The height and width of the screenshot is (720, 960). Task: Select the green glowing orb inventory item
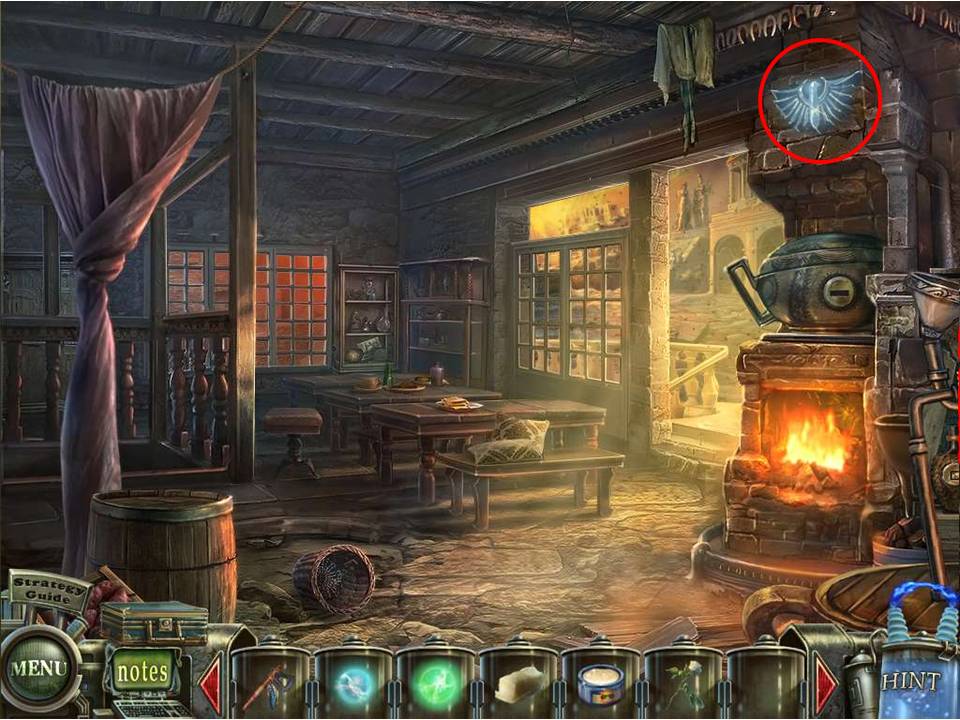(436, 684)
